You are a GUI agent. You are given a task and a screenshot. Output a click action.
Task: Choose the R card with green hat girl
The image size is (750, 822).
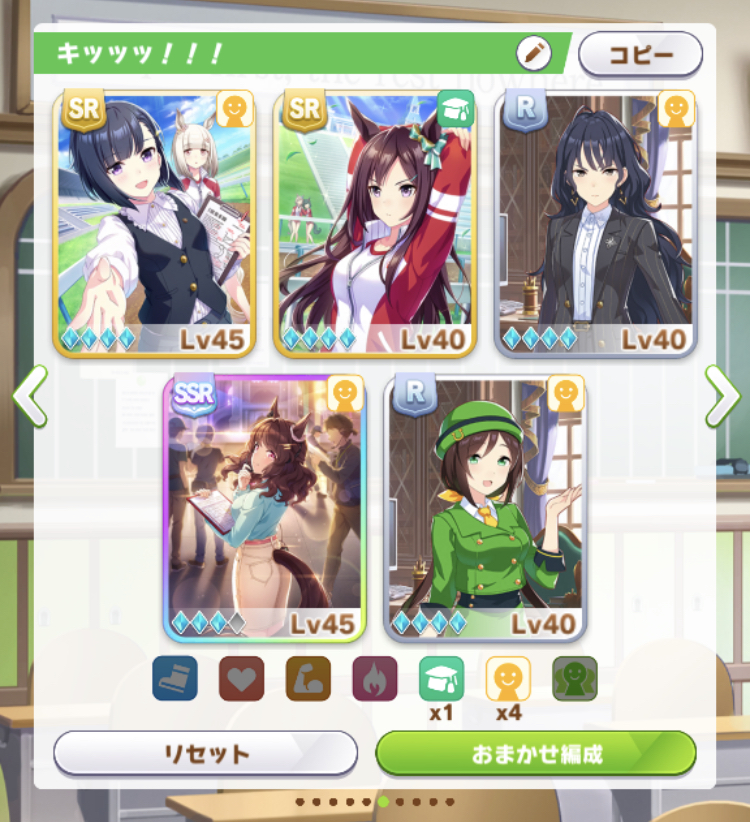tap(486, 508)
